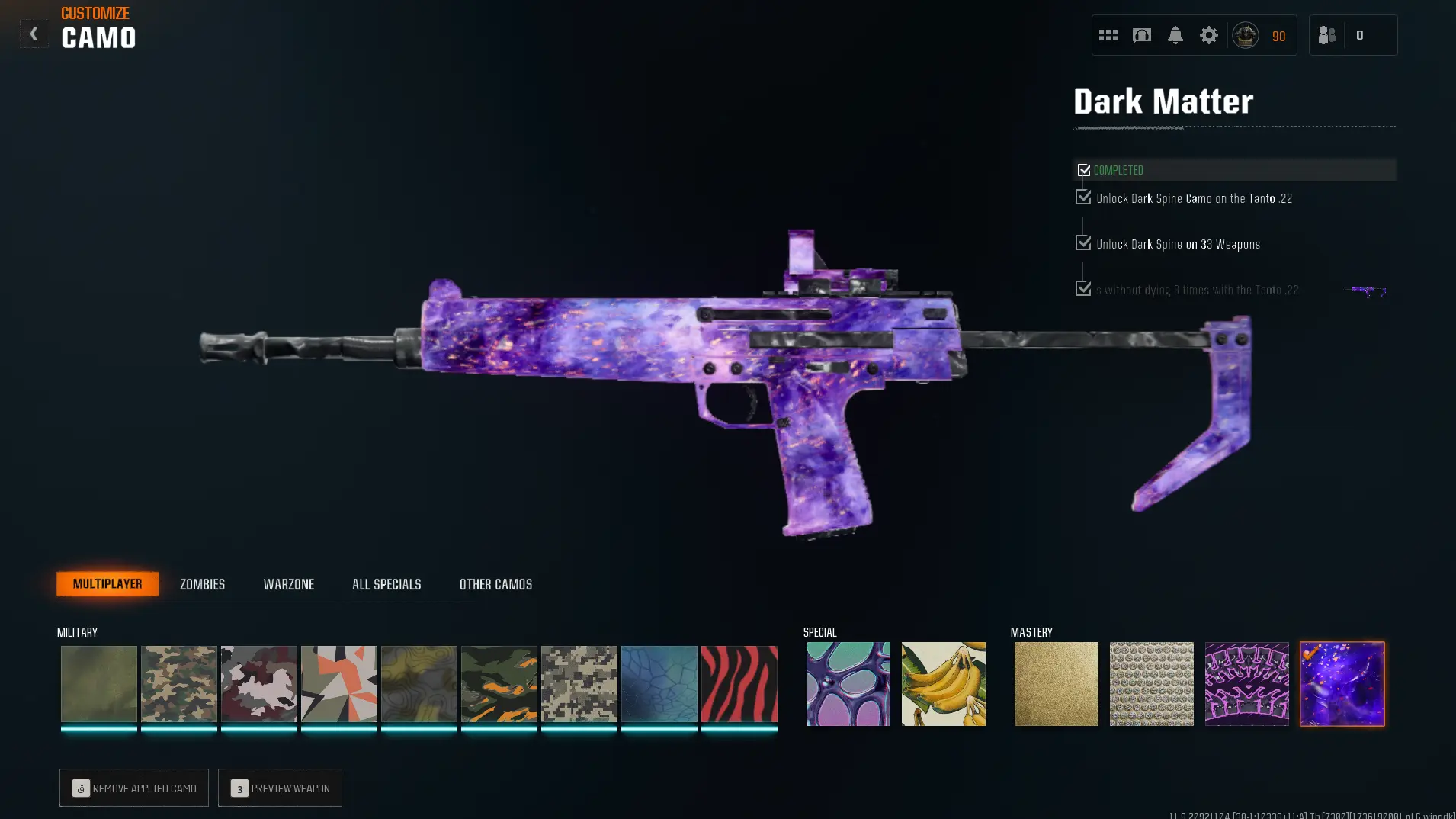Select the banana special camo
Image resolution: width=1456 pixels, height=819 pixels.
point(943,684)
